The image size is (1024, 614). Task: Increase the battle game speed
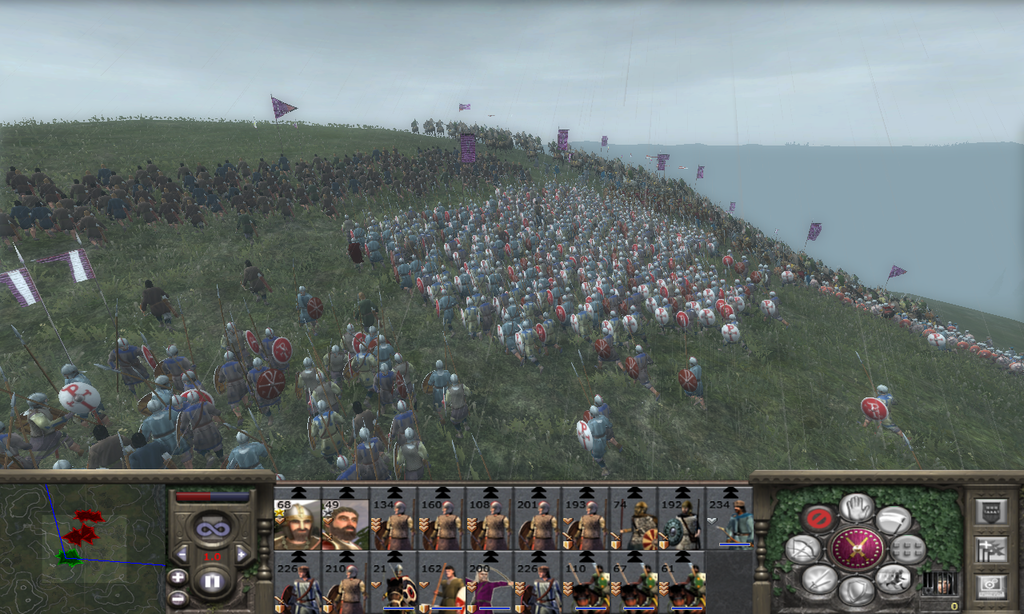pos(241,553)
